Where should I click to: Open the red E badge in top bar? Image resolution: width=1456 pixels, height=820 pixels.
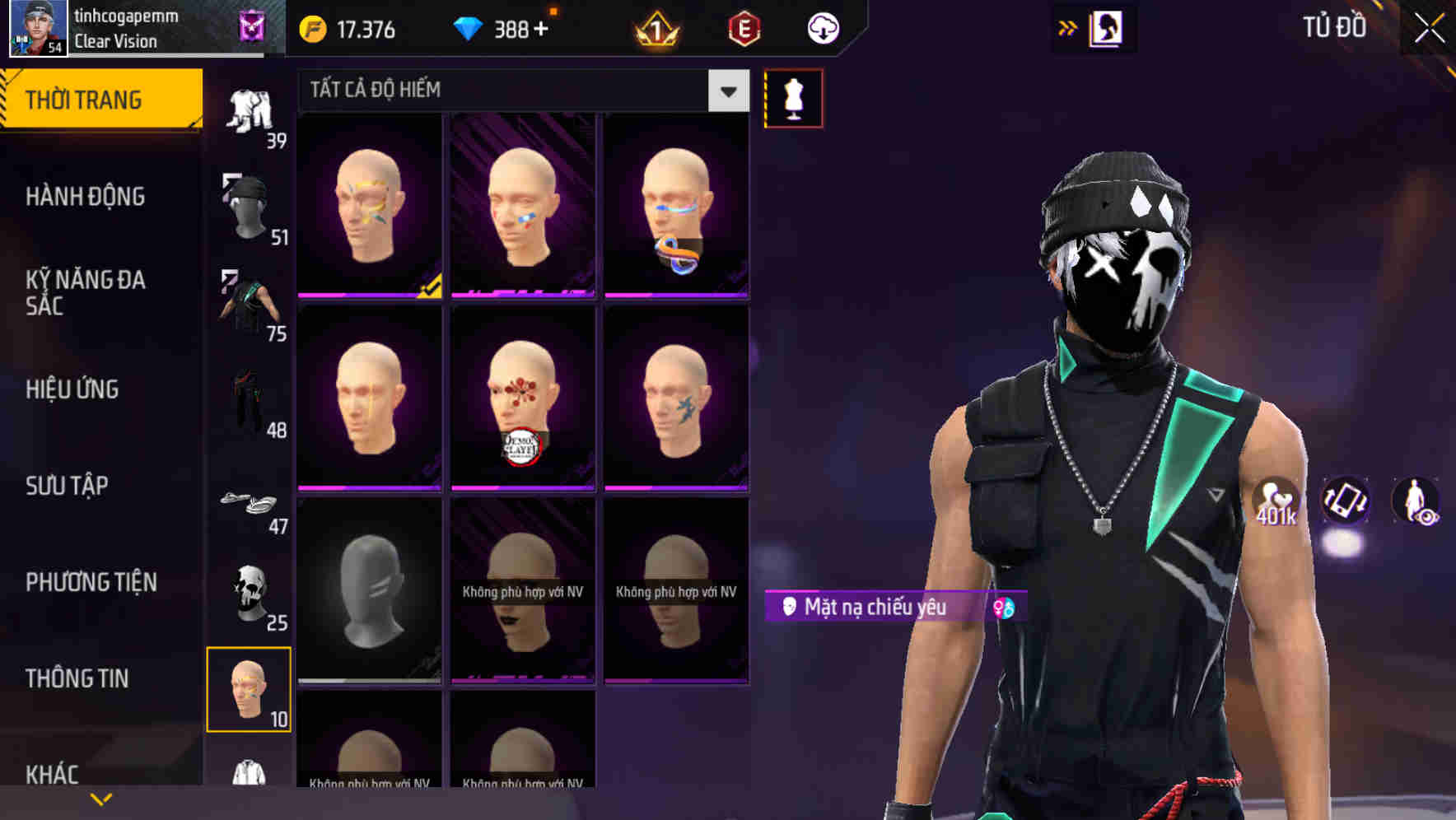[744, 29]
